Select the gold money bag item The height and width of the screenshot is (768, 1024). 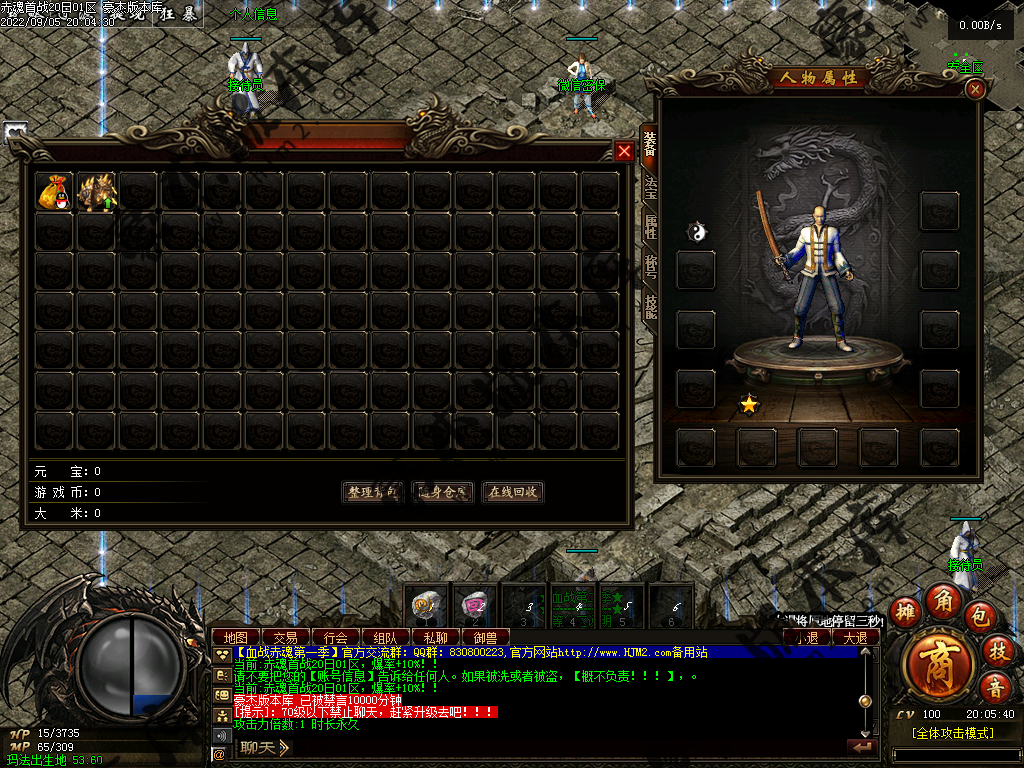(x=54, y=191)
